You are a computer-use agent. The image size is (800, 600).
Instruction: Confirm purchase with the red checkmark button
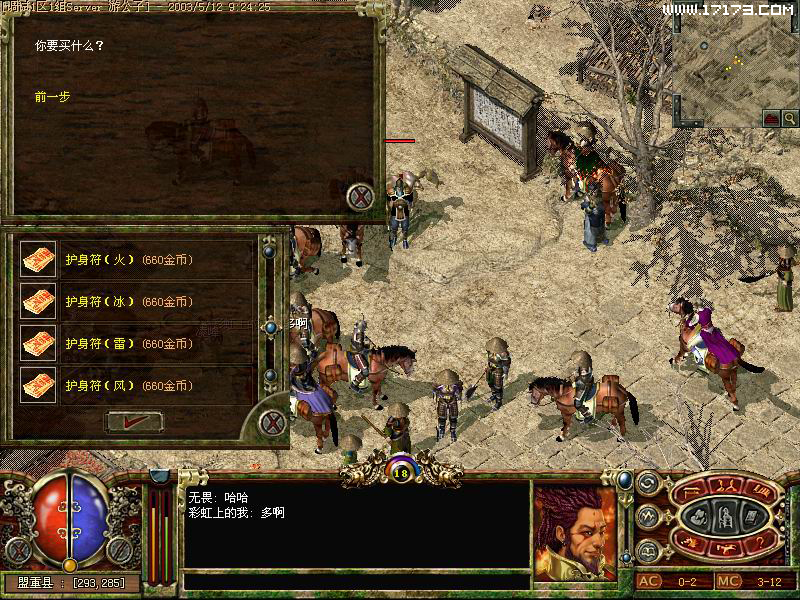coord(134,421)
